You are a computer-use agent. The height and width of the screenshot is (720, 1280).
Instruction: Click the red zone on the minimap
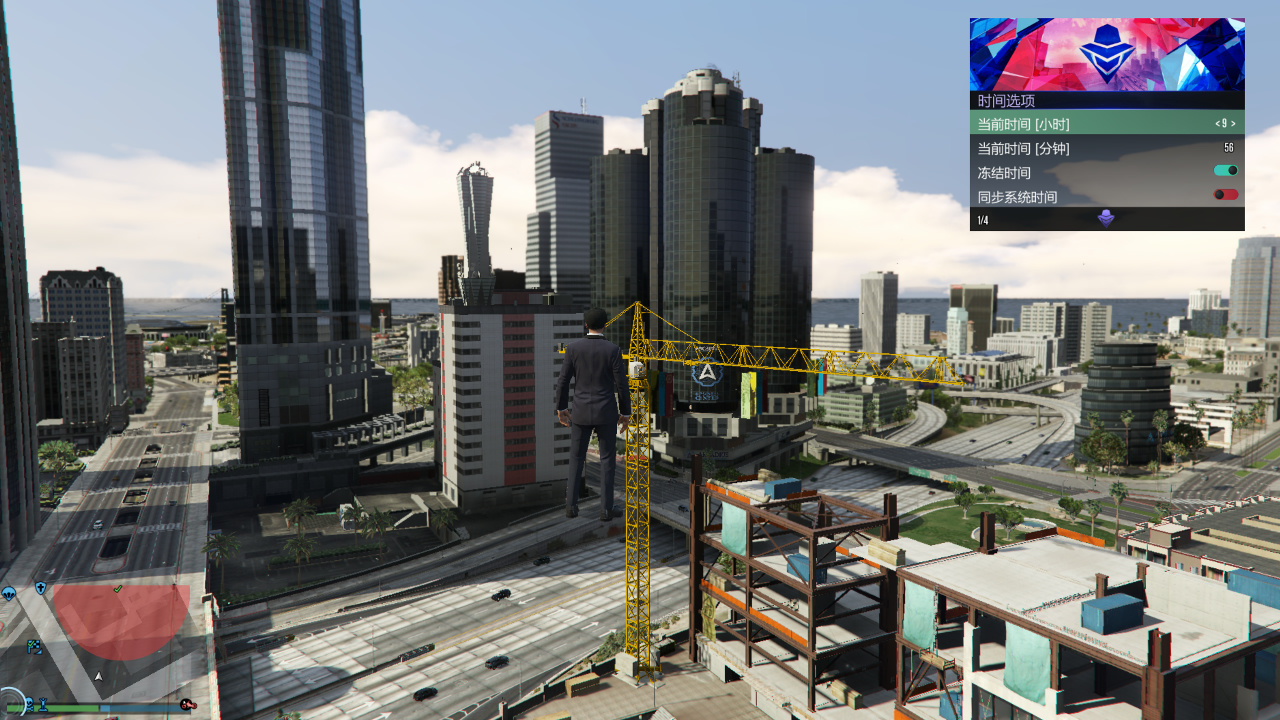click(120, 622)
